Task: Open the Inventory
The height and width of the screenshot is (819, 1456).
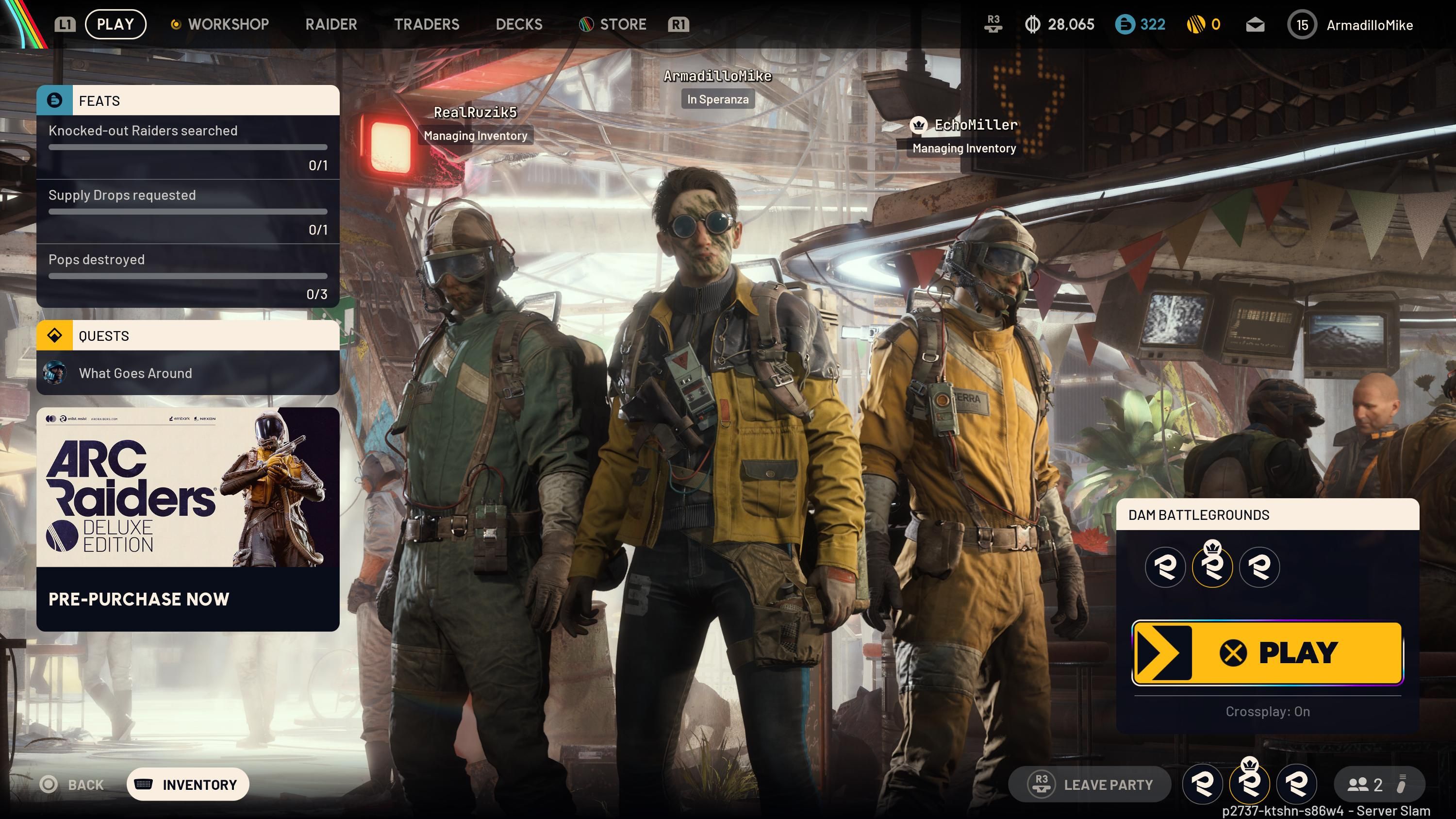Action: coord(188,785)
